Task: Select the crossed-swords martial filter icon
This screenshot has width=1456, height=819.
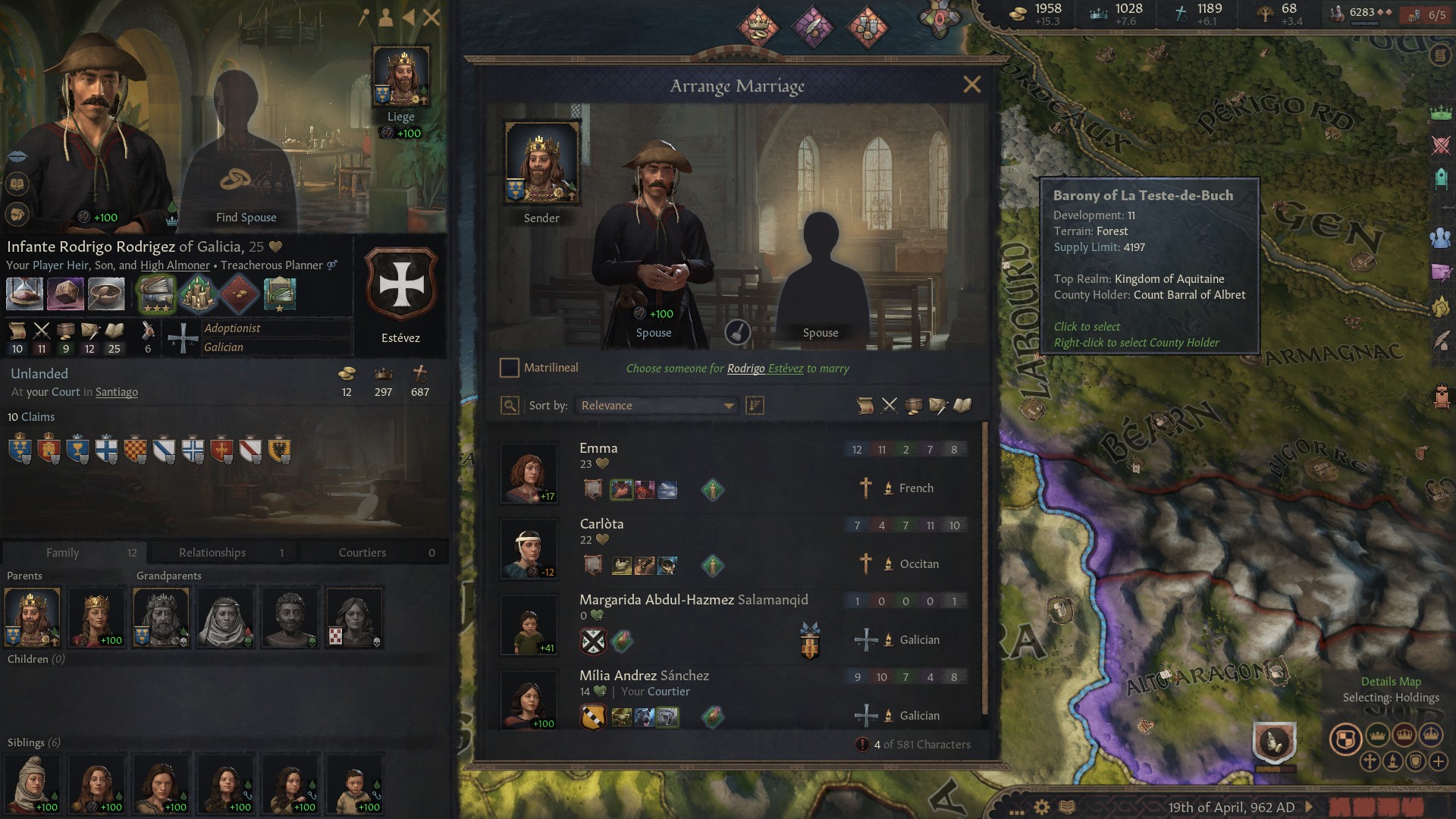Action: [889, 406]
